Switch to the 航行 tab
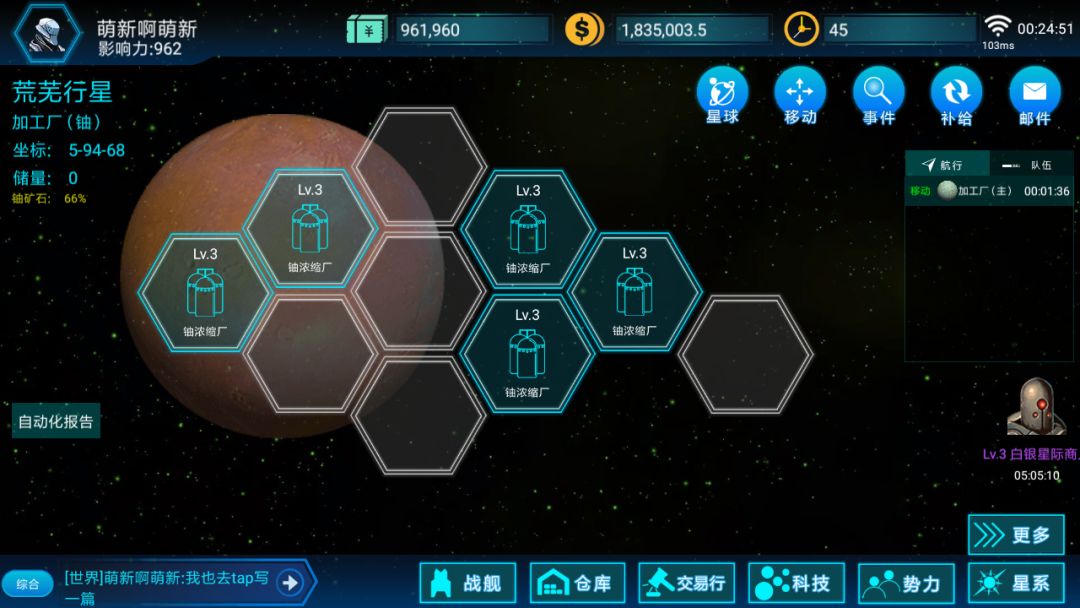The width and height of the screenshot is (1080, 608). tap(946, 165)
